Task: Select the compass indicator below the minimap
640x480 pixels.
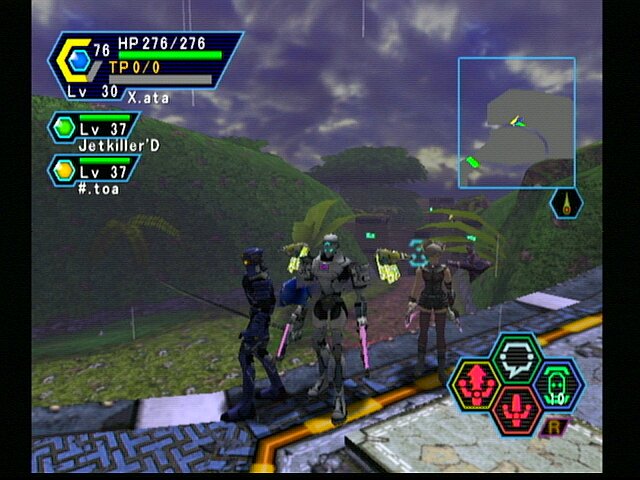Action: click(x=567, y=203)
